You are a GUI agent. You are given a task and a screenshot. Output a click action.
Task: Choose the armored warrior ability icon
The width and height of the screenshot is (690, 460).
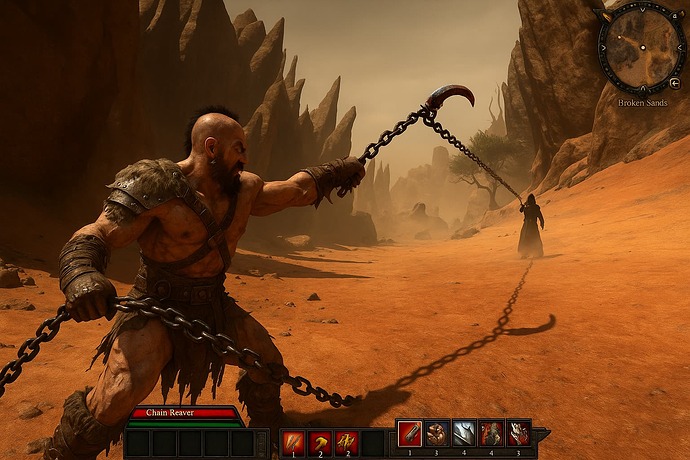(x=491, y=433)
